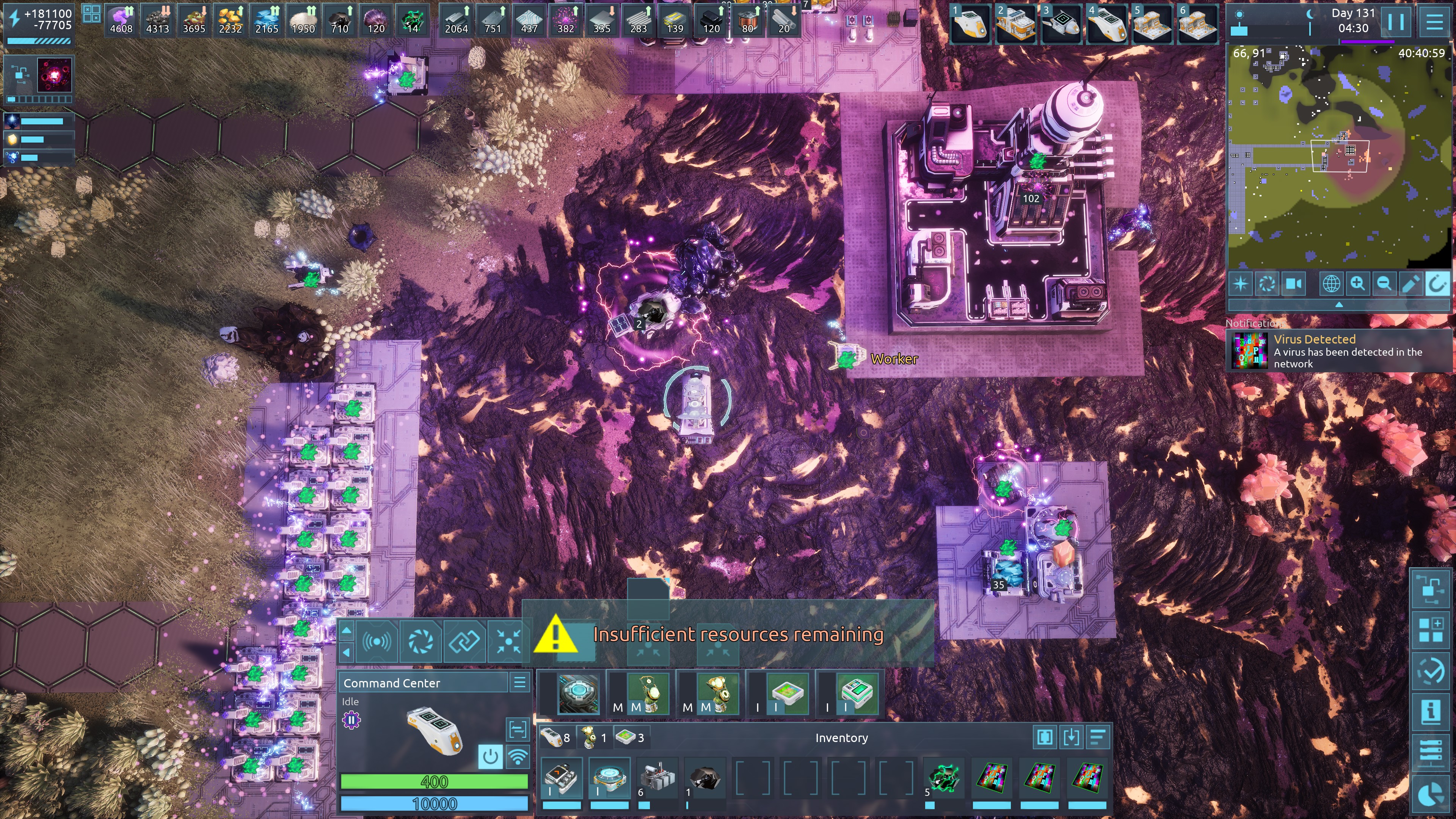Pause the game with the pause button
This screenshot has height=819, width=1456.
tap(1395, 22)
